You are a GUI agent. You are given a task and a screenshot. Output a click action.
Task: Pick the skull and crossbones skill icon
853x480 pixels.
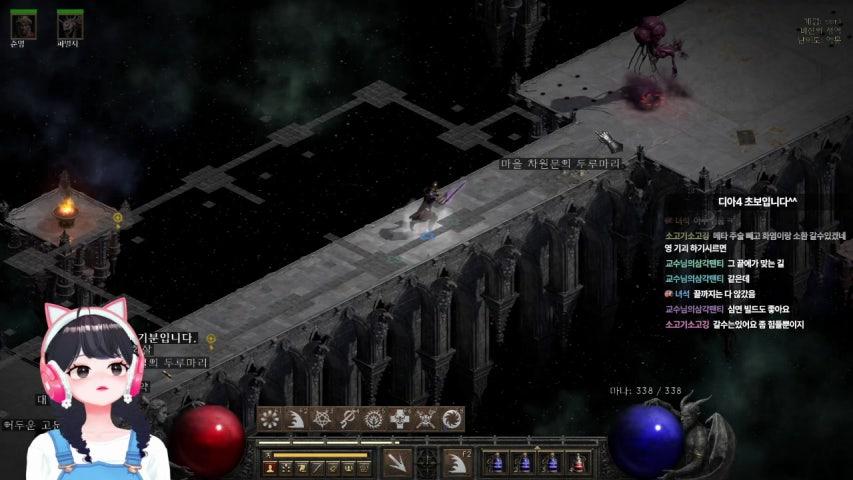point(427,419)
